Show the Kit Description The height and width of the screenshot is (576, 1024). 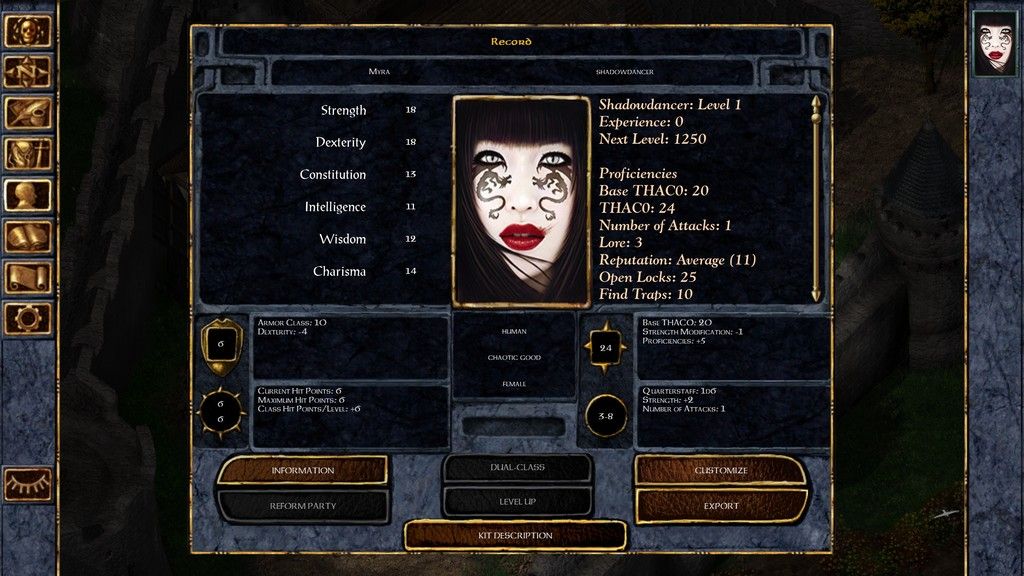click(x=515, y=535)
